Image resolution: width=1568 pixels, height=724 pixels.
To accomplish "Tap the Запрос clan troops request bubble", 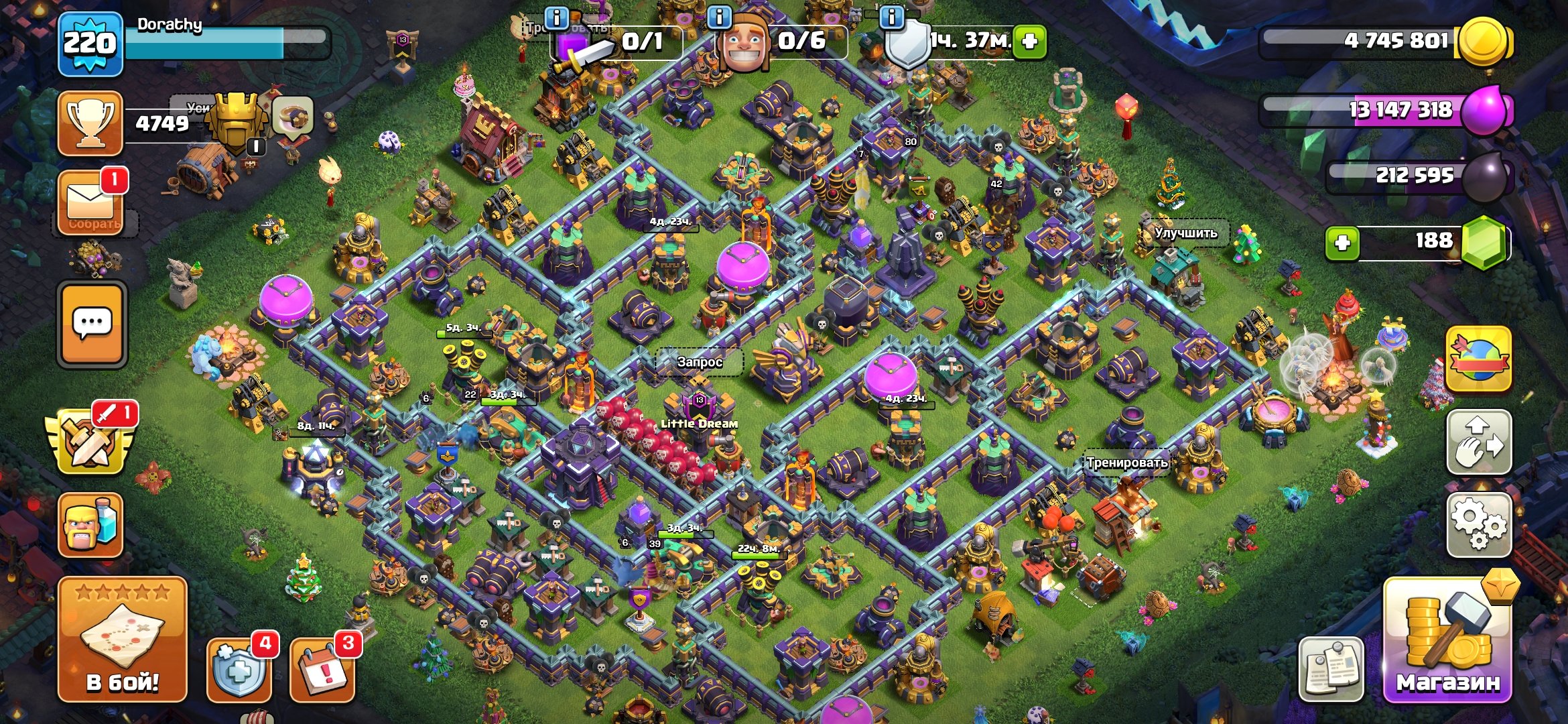I will click(699, 362).
